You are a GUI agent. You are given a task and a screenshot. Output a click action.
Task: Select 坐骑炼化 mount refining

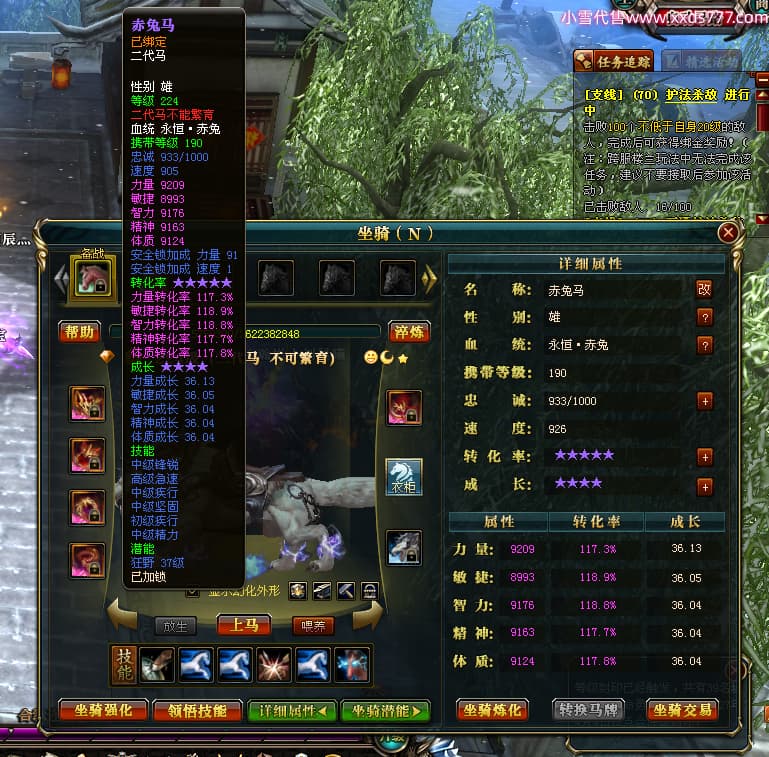pos(493,710)
